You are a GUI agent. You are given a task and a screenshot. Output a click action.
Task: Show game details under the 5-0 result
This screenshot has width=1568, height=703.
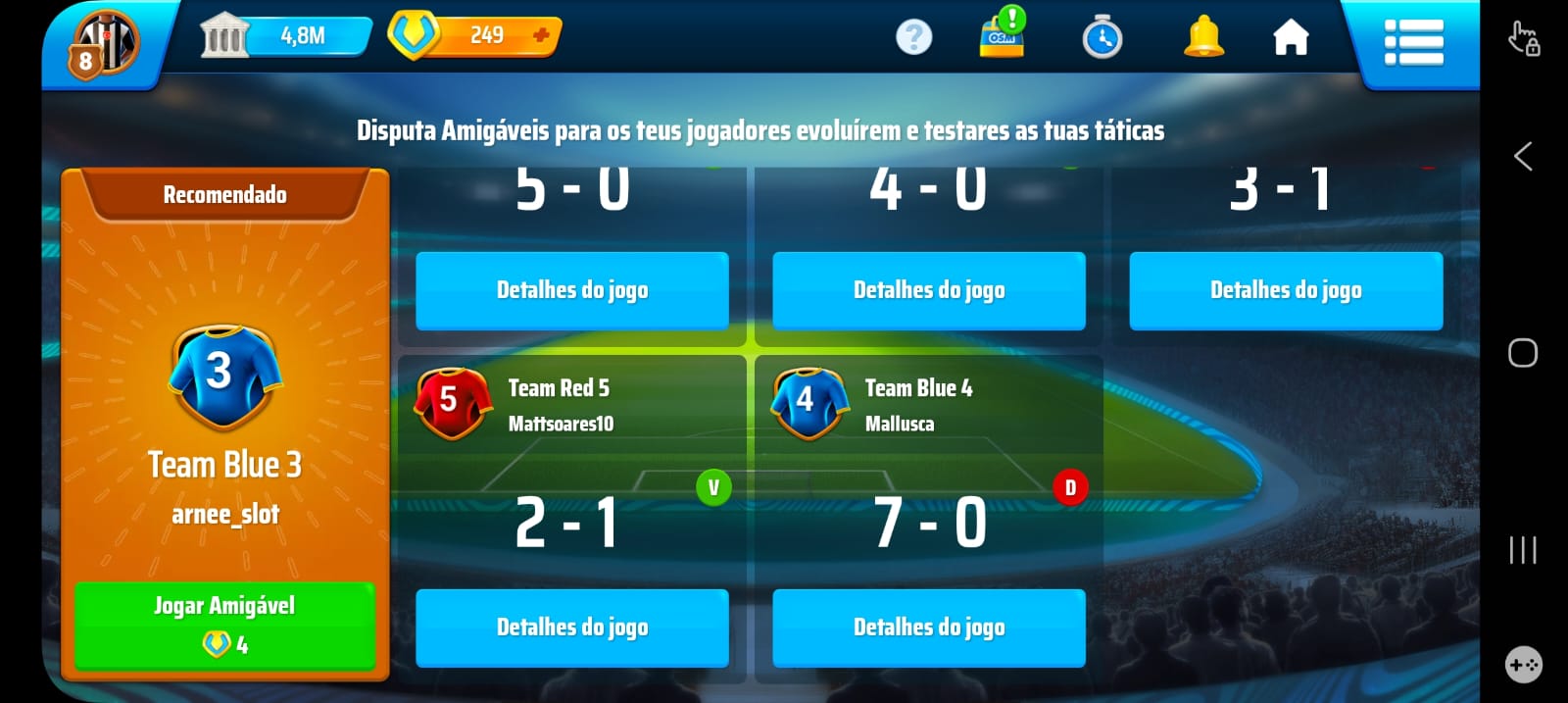click(571, 290)
